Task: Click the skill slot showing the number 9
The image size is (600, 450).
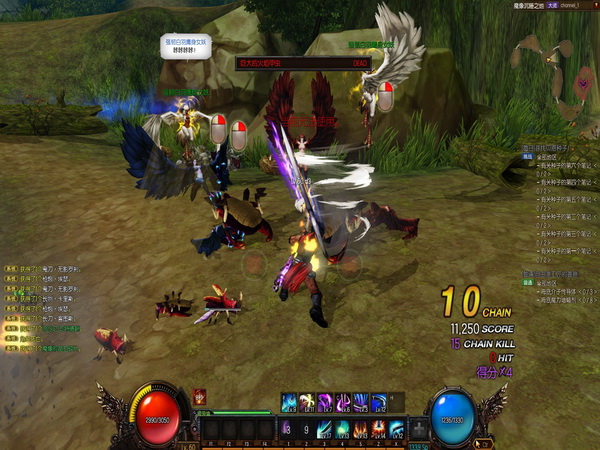Action: [305, 429]
